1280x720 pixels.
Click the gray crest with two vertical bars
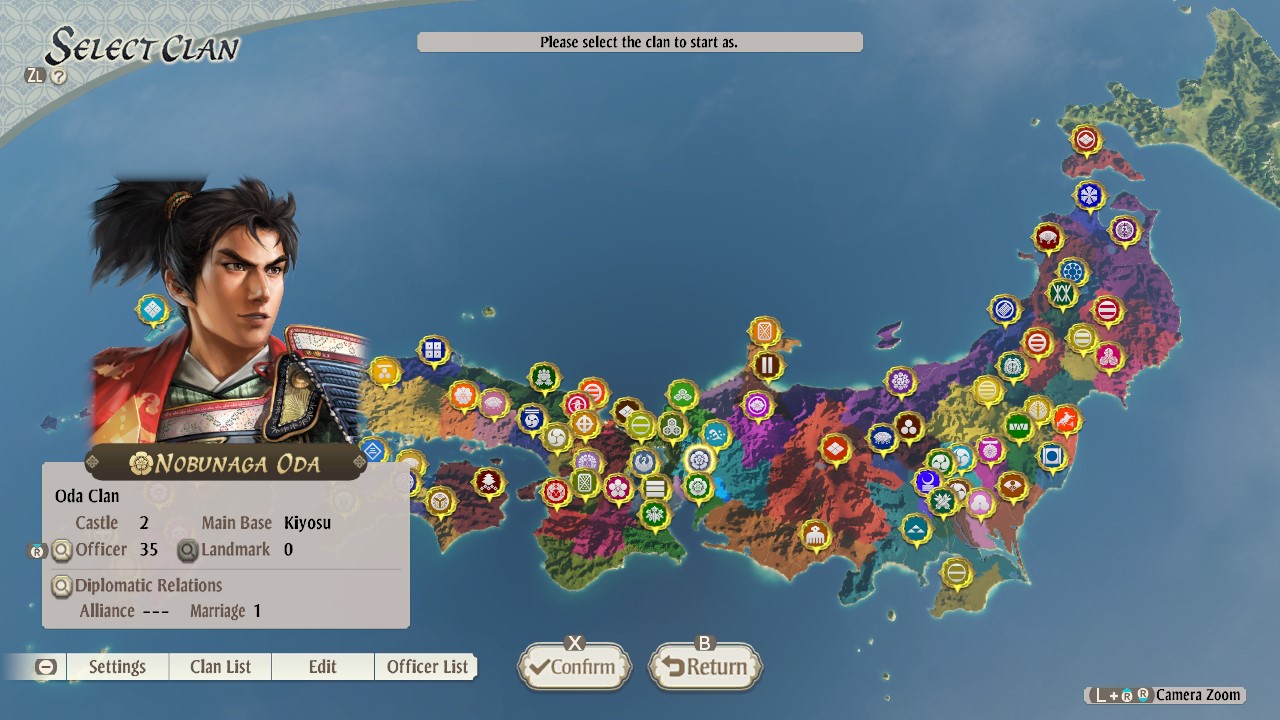767,366
